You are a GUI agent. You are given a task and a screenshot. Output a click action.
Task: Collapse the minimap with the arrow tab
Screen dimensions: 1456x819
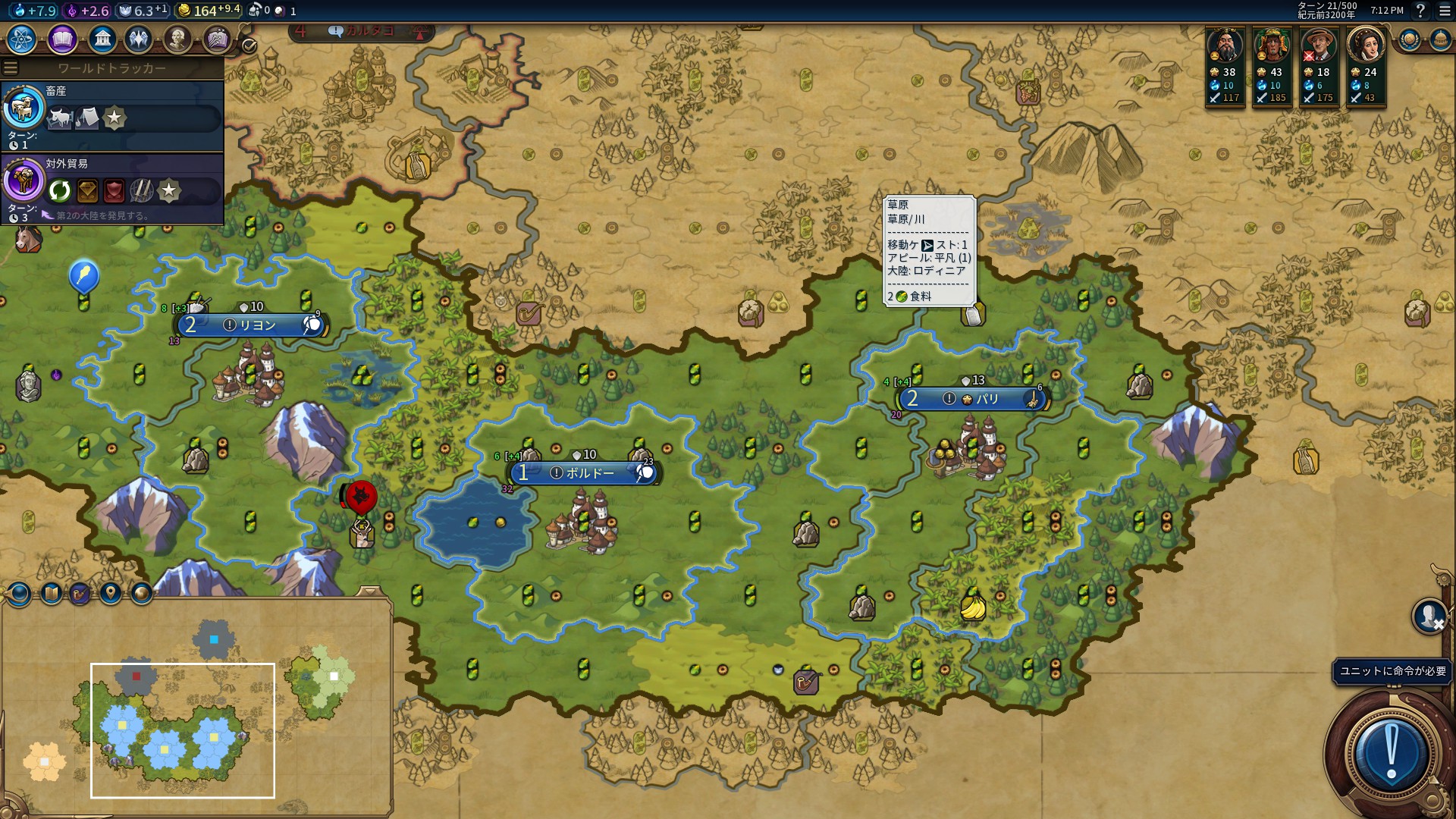[x=369, y=591]
